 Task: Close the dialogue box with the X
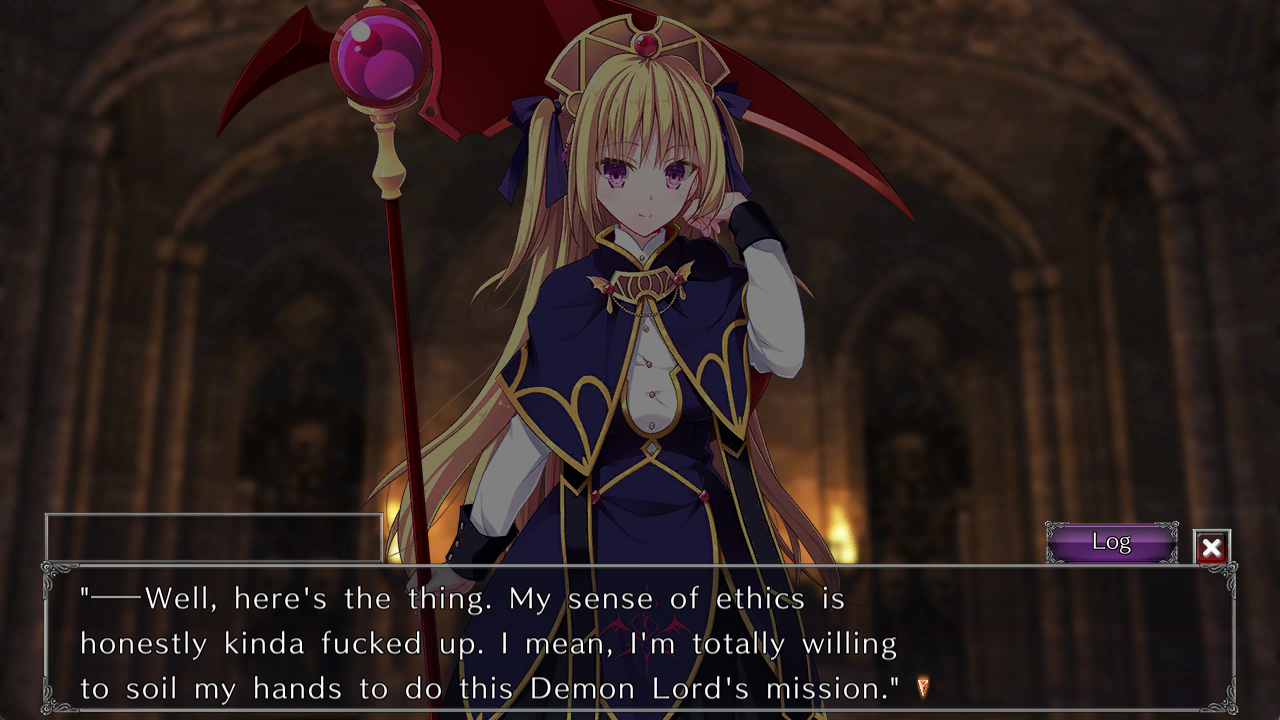(x=1211, y=547)
